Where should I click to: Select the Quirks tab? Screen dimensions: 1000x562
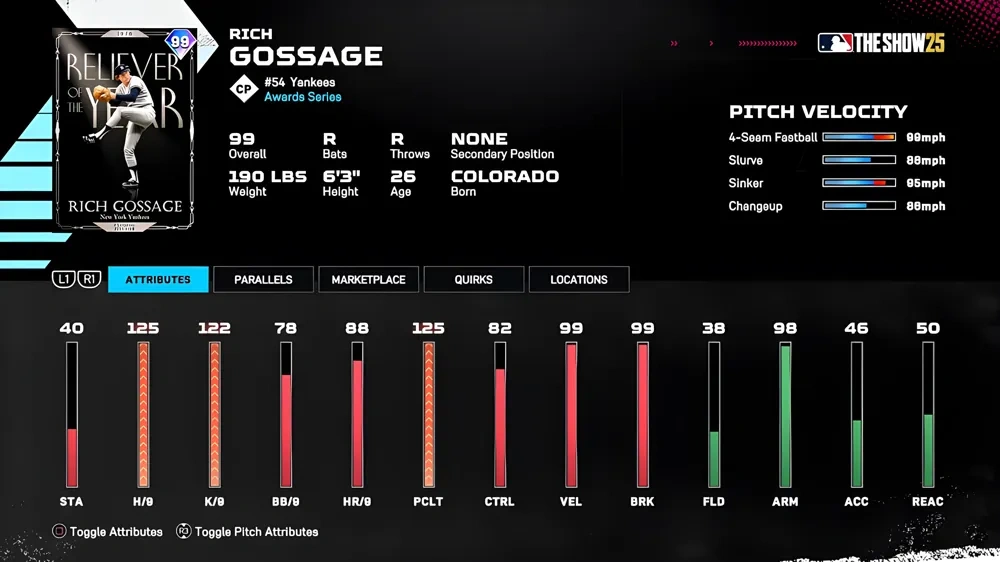473,279
